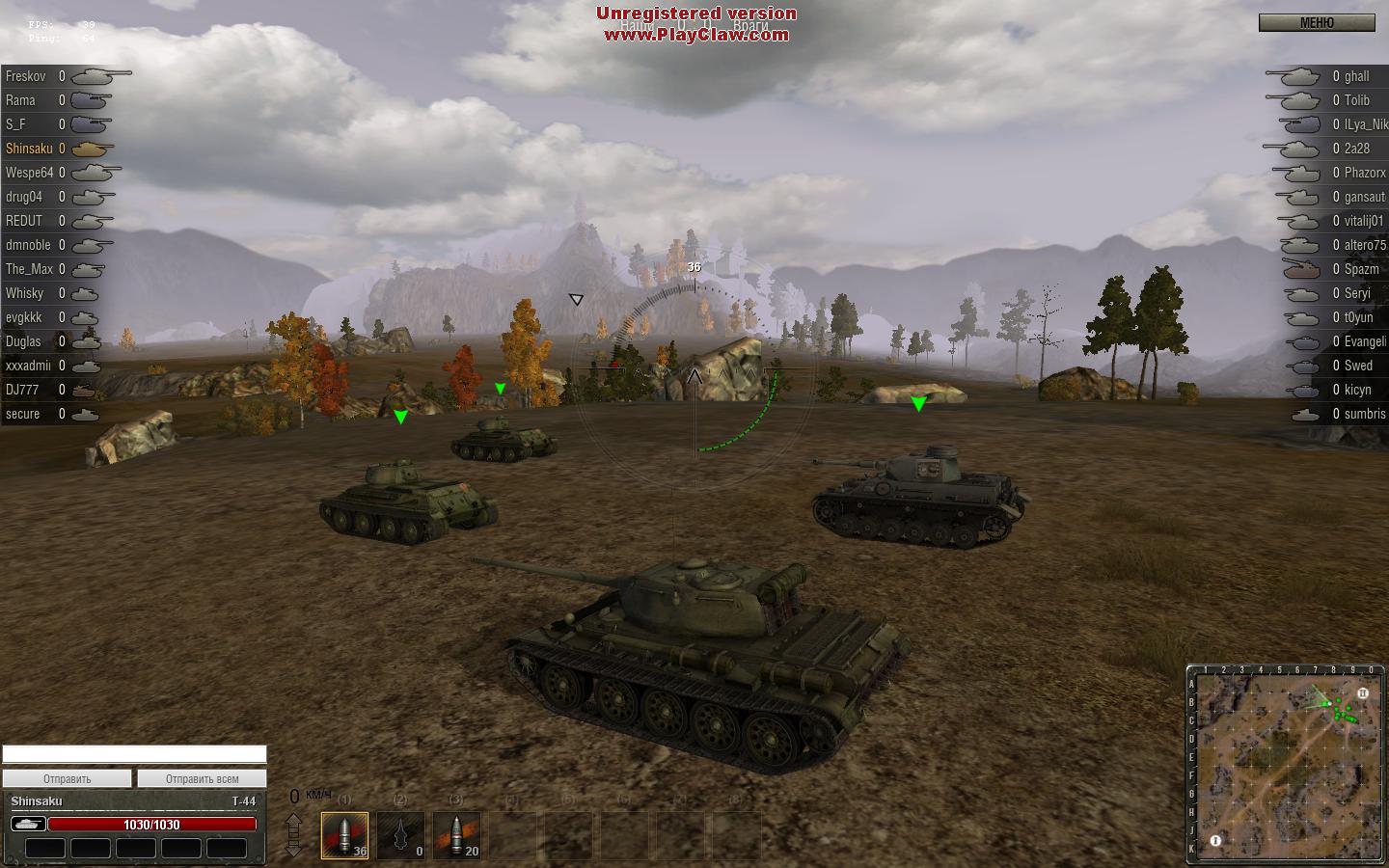Select Tolib in the enemy team list
The image size is (1389, 868).
pyautogui.click(x=1356, y=100)
